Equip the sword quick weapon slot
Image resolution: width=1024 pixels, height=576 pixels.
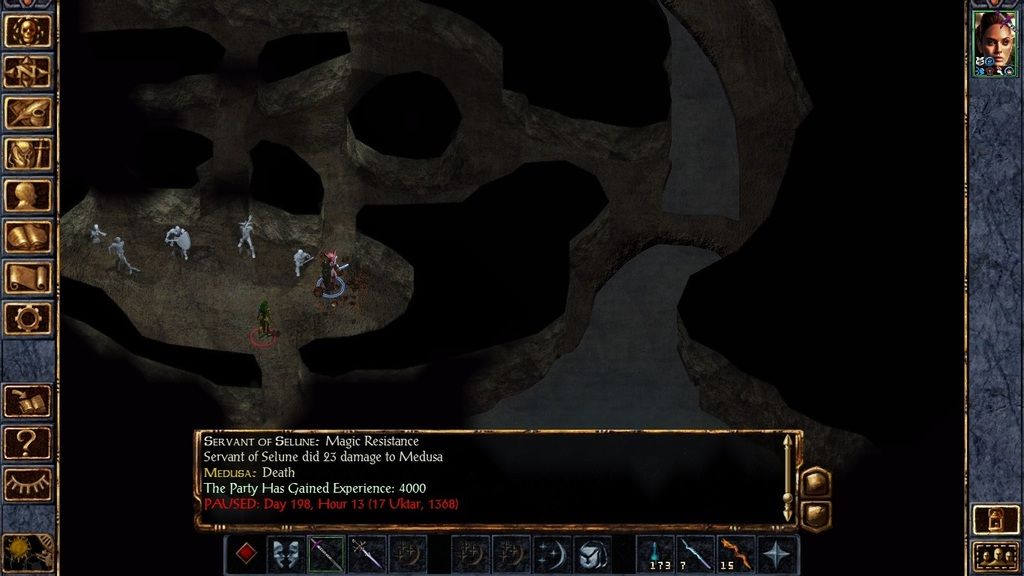coord(366,554)
